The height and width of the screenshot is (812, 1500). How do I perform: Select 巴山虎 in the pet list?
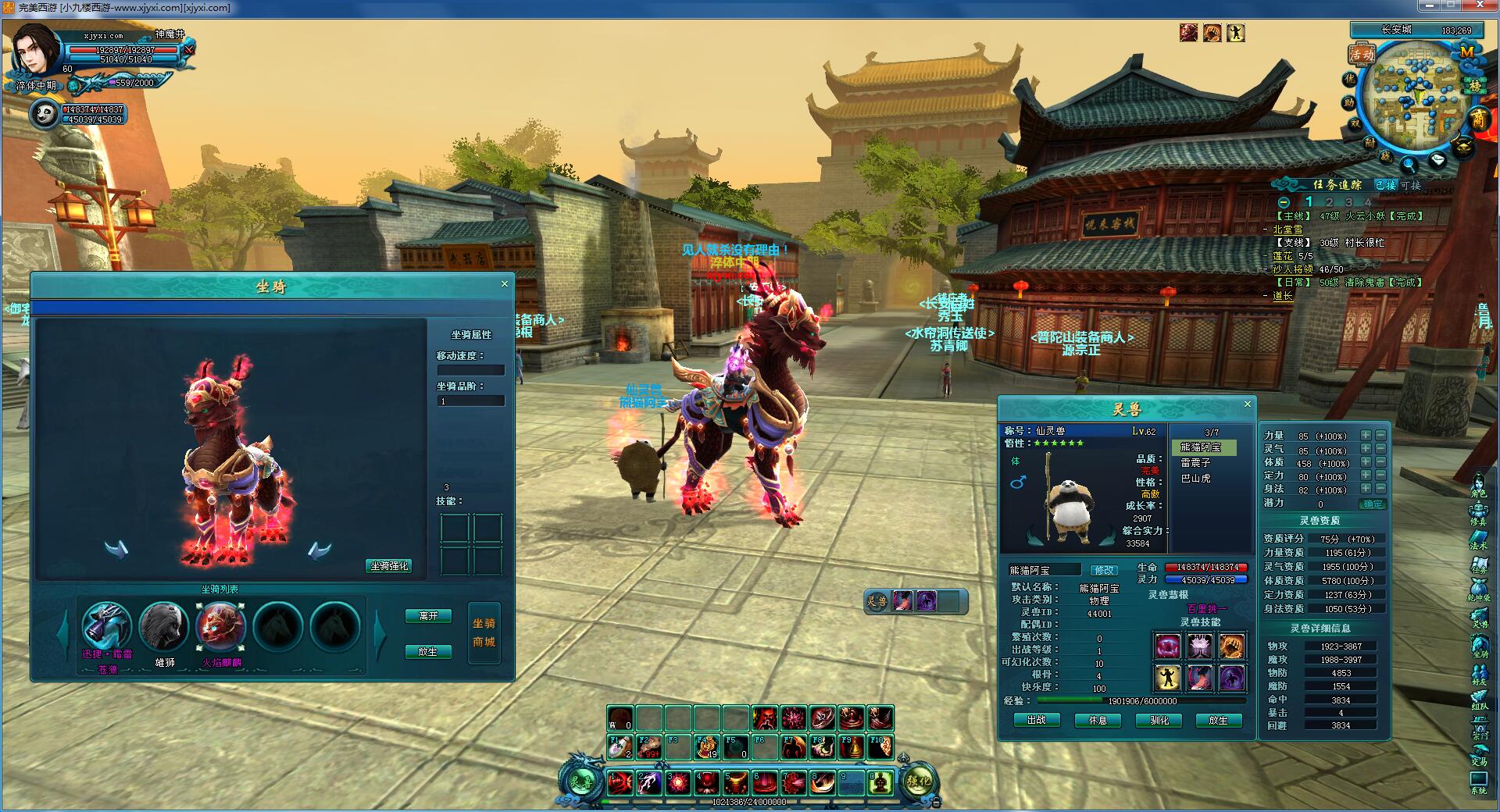click(1195, 478)
